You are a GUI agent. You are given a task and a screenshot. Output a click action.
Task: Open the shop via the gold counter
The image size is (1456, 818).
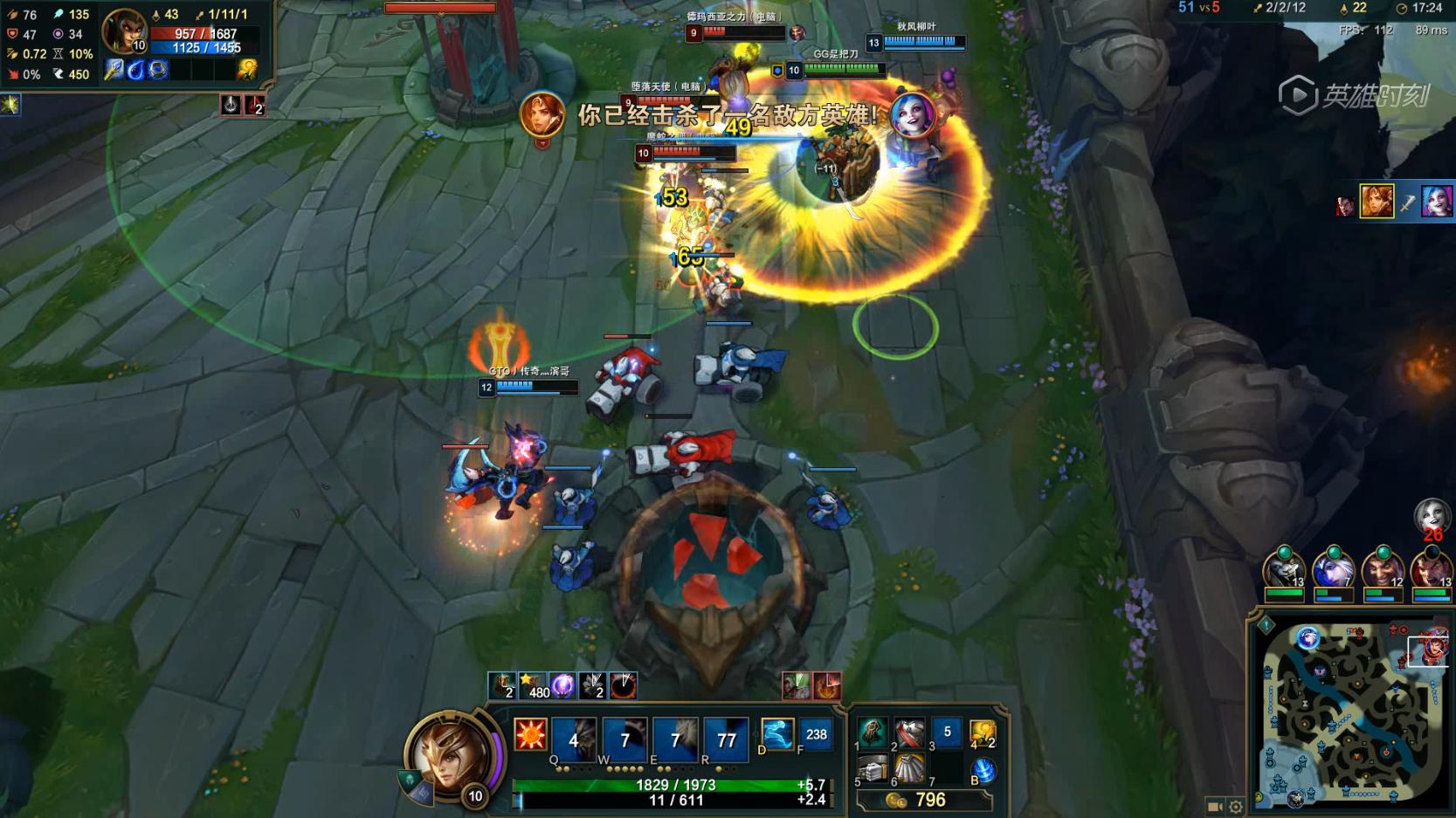click(x=924, y=800)
